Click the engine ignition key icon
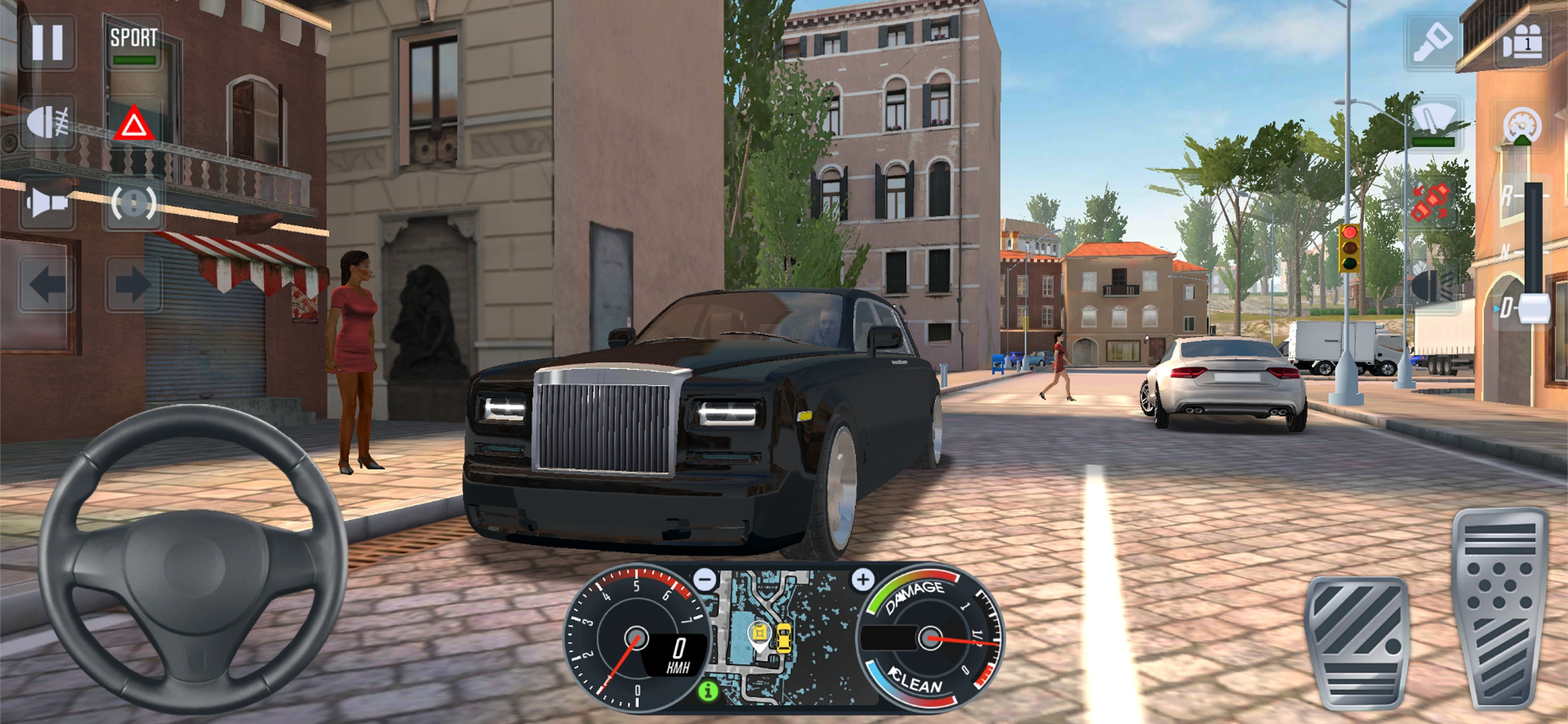The width and height of the screenshot is (1568, 724). (1433, 43)
